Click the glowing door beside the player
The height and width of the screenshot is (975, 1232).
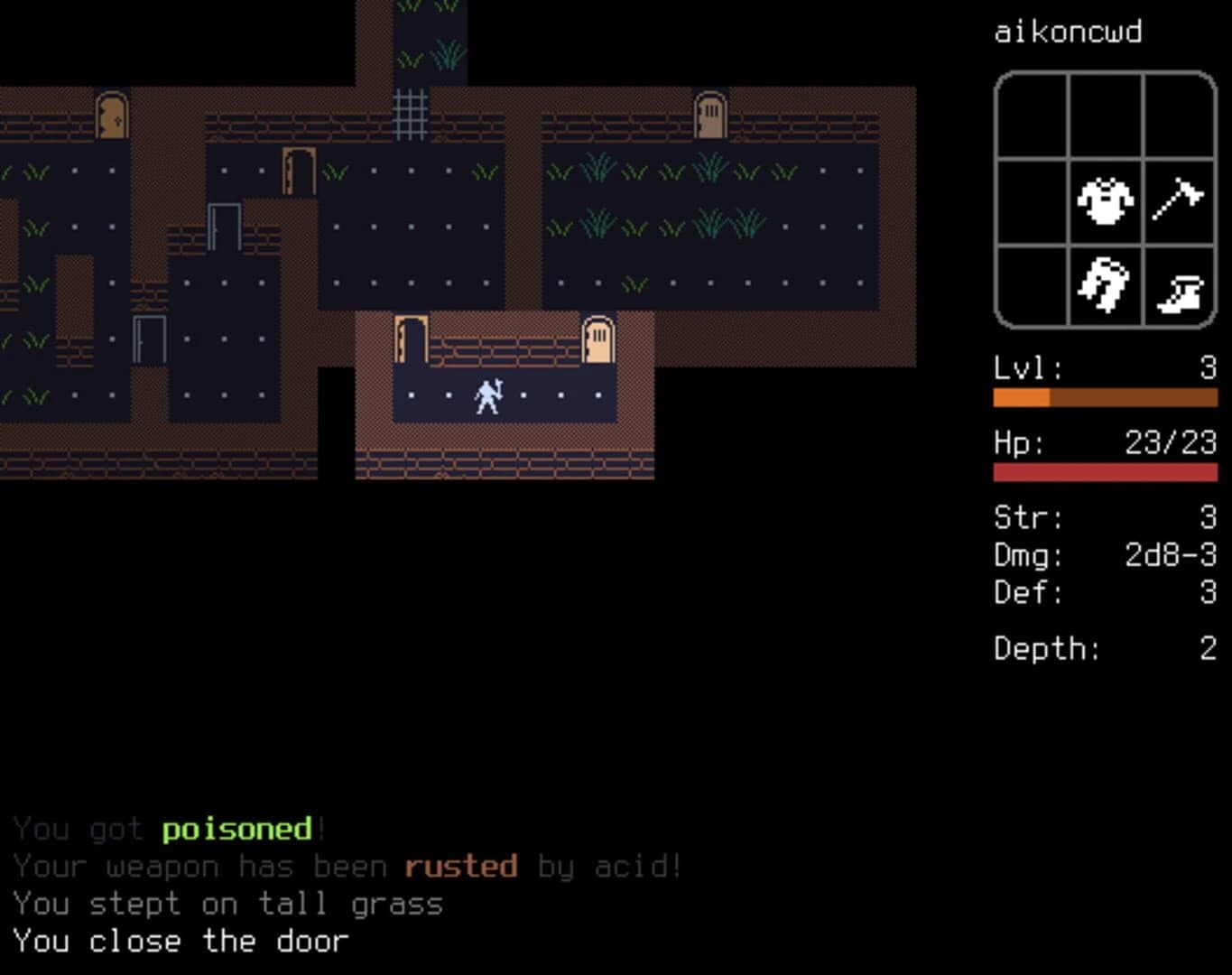[598, 339]
